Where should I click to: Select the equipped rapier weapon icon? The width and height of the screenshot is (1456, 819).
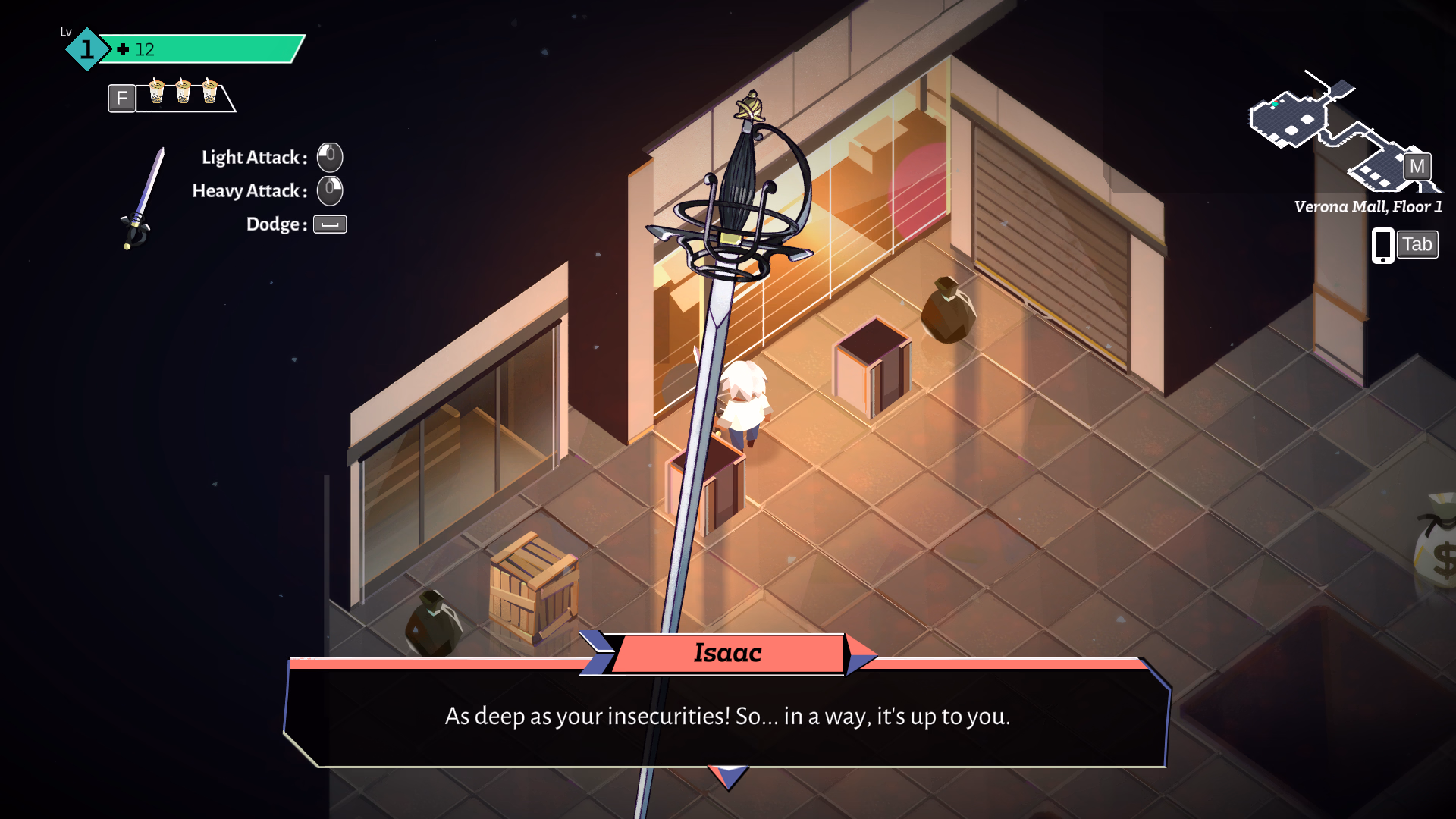coord(142,199)
